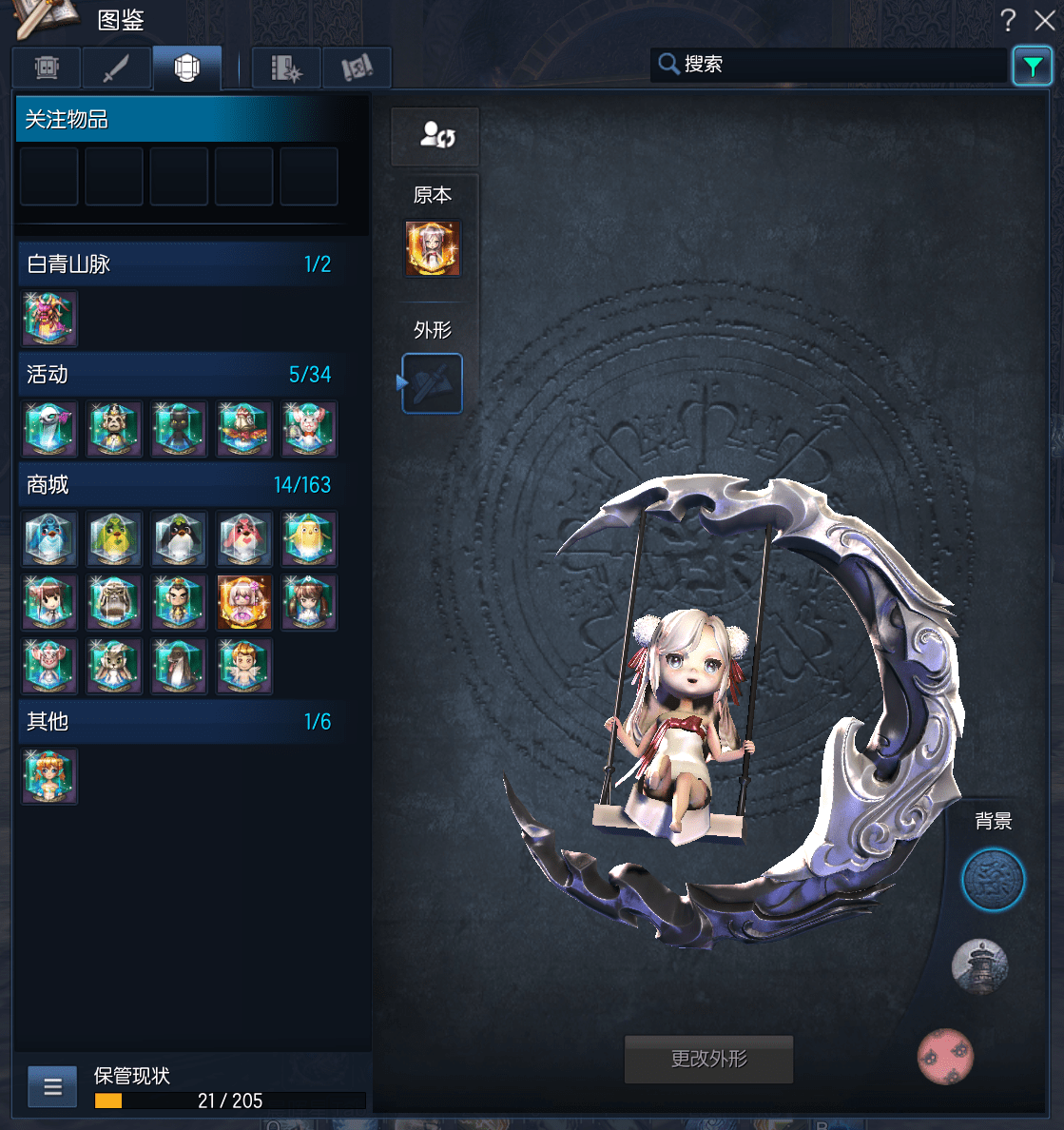Viewport: 1064px width, 1130px height.
Task: Open the list menu beside 保管现状
Action: 52,1086
